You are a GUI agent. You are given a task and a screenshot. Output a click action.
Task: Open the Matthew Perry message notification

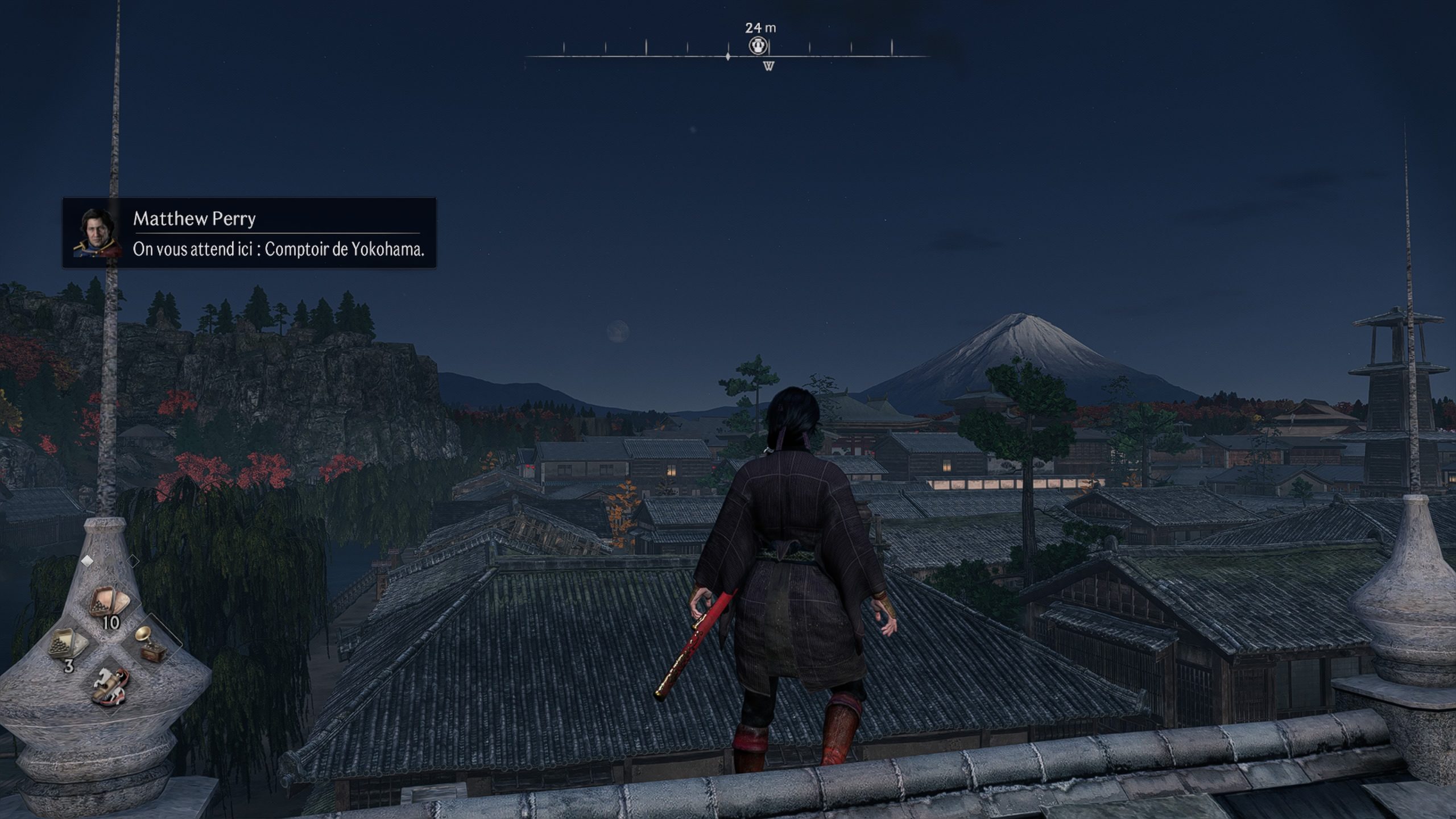click(x=249, y=233)
